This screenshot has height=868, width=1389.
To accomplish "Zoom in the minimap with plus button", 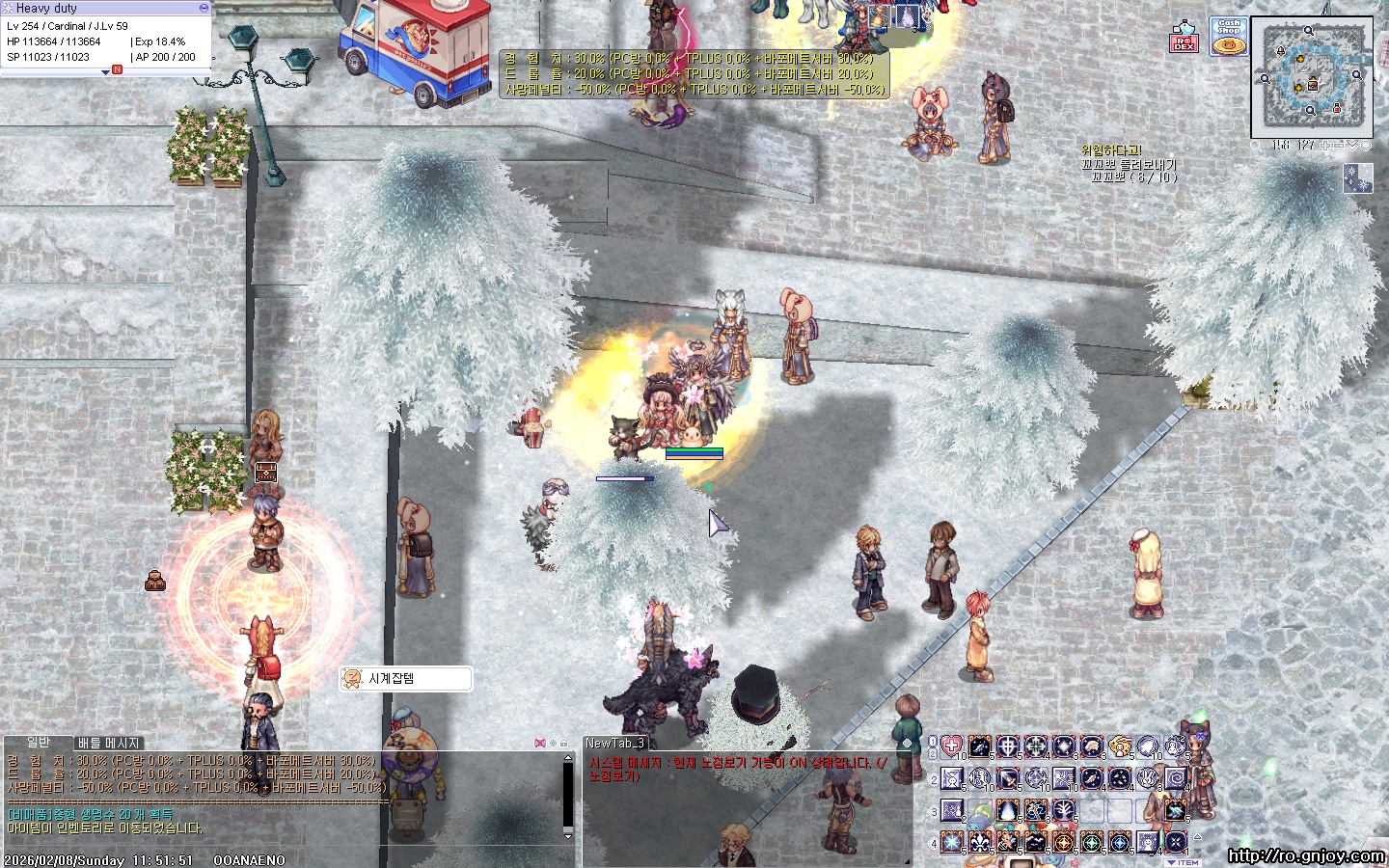I will coord(1325,146).
